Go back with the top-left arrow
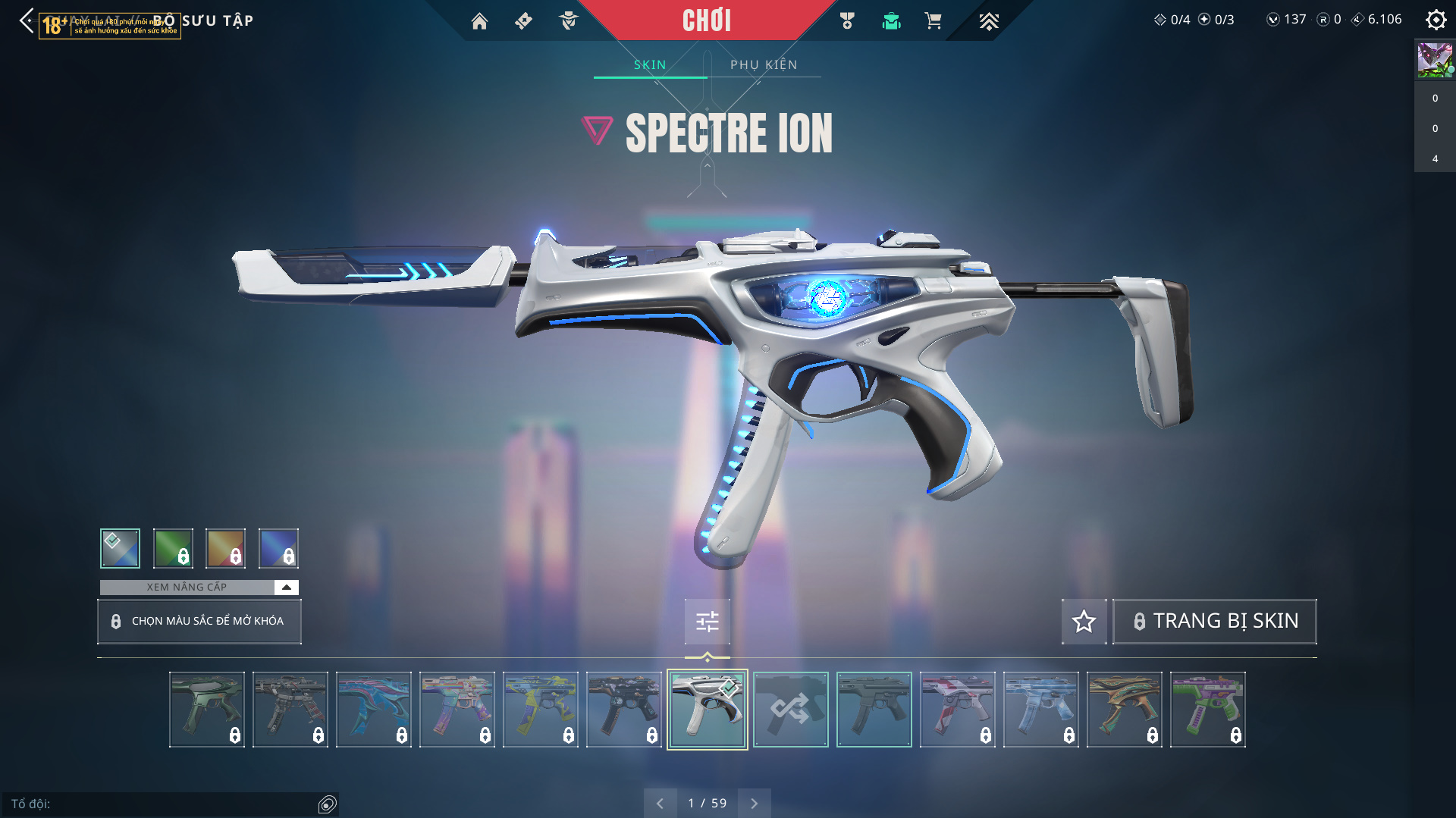The image size is (1456, 818). pyautogui.click(x=27, y=20)
